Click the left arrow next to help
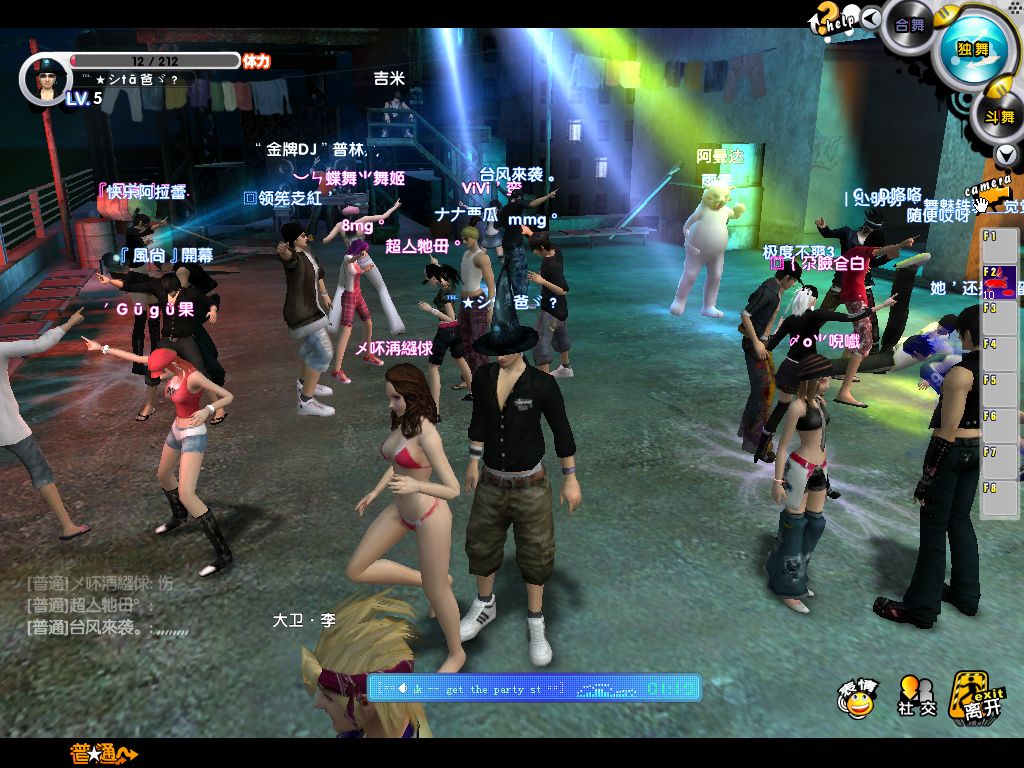The width and height of the screenshot is (1024, 768). [871, 17]
